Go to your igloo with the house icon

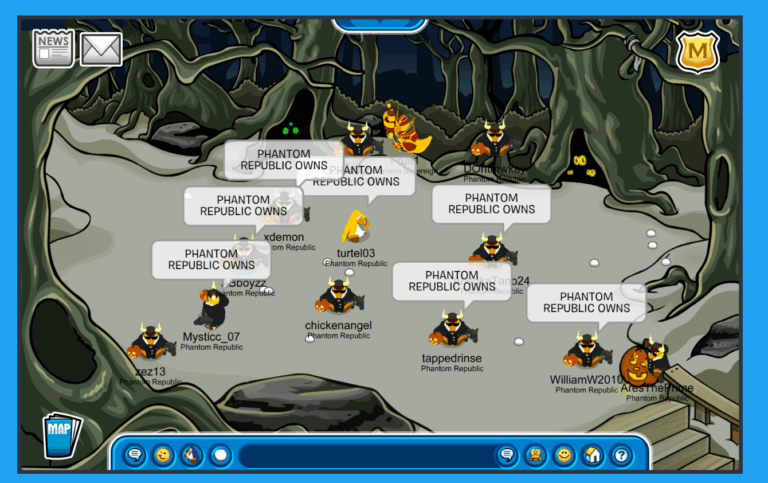click(593, 456)
